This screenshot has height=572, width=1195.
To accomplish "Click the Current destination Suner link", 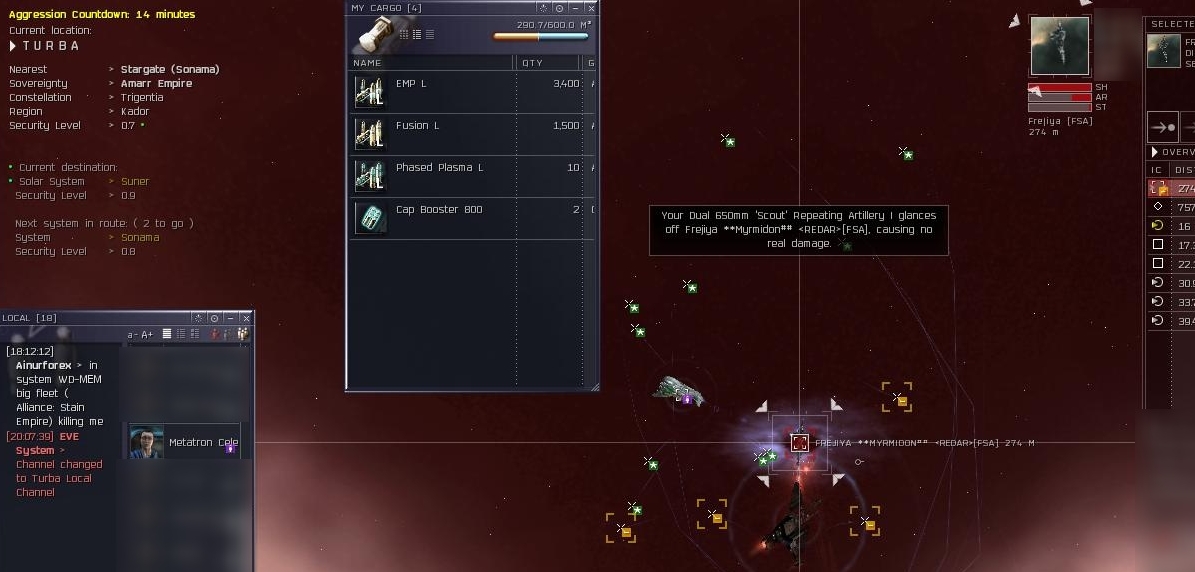I will [135, 181].
